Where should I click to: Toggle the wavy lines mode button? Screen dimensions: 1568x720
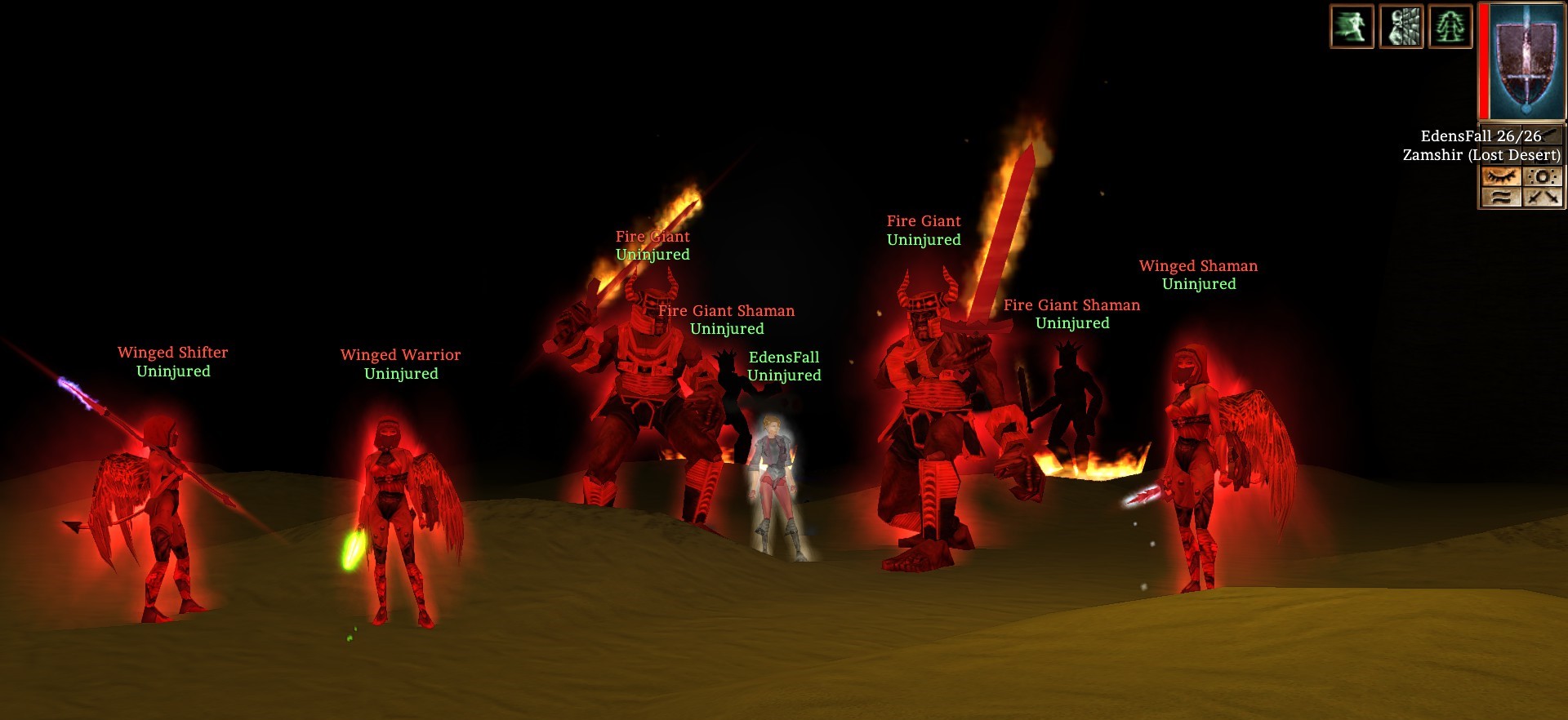(x=1501, y=197)
